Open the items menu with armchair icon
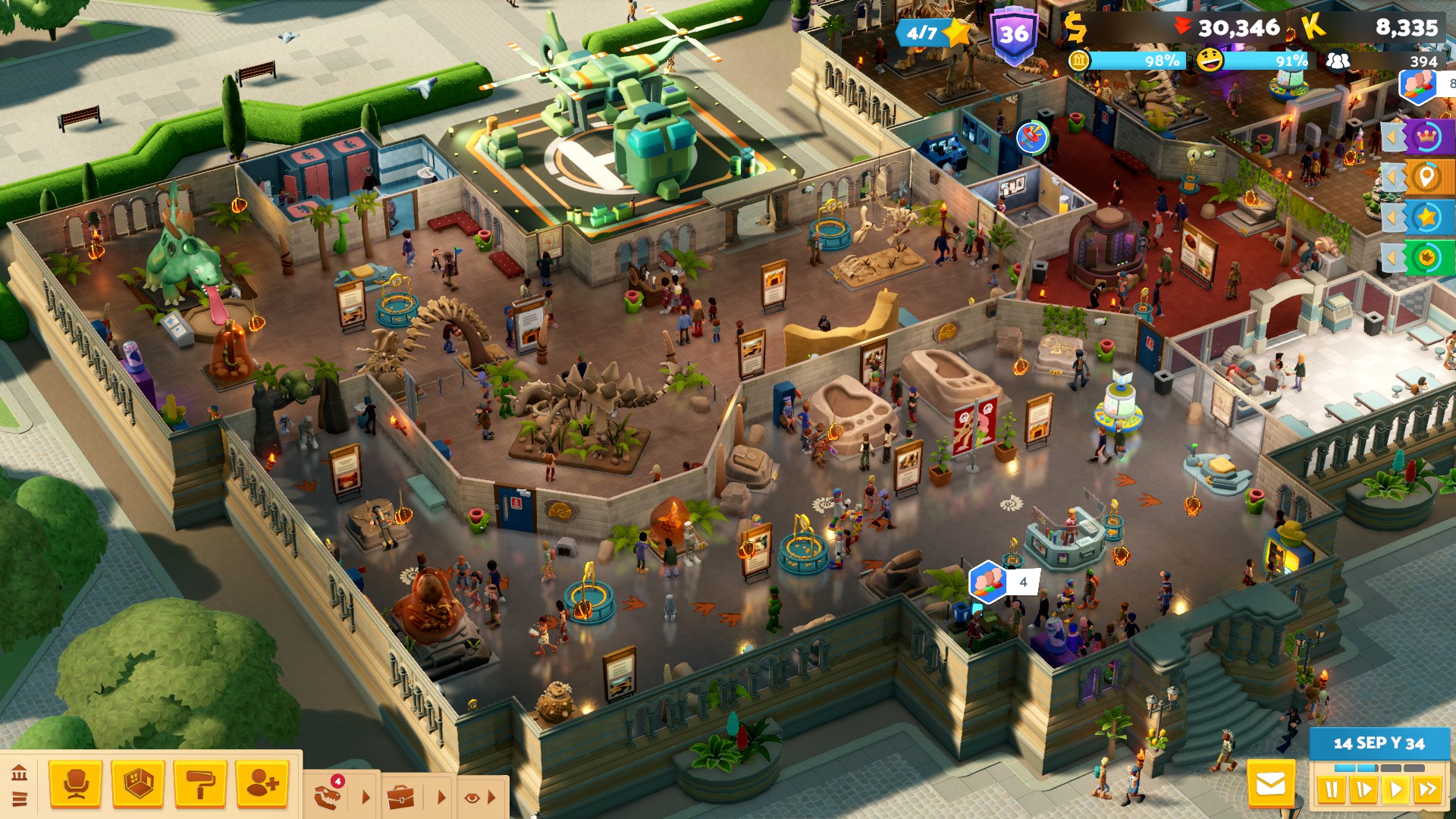Image resolution: width=1456 pixels, height=819 pixels. click(75, 784)
